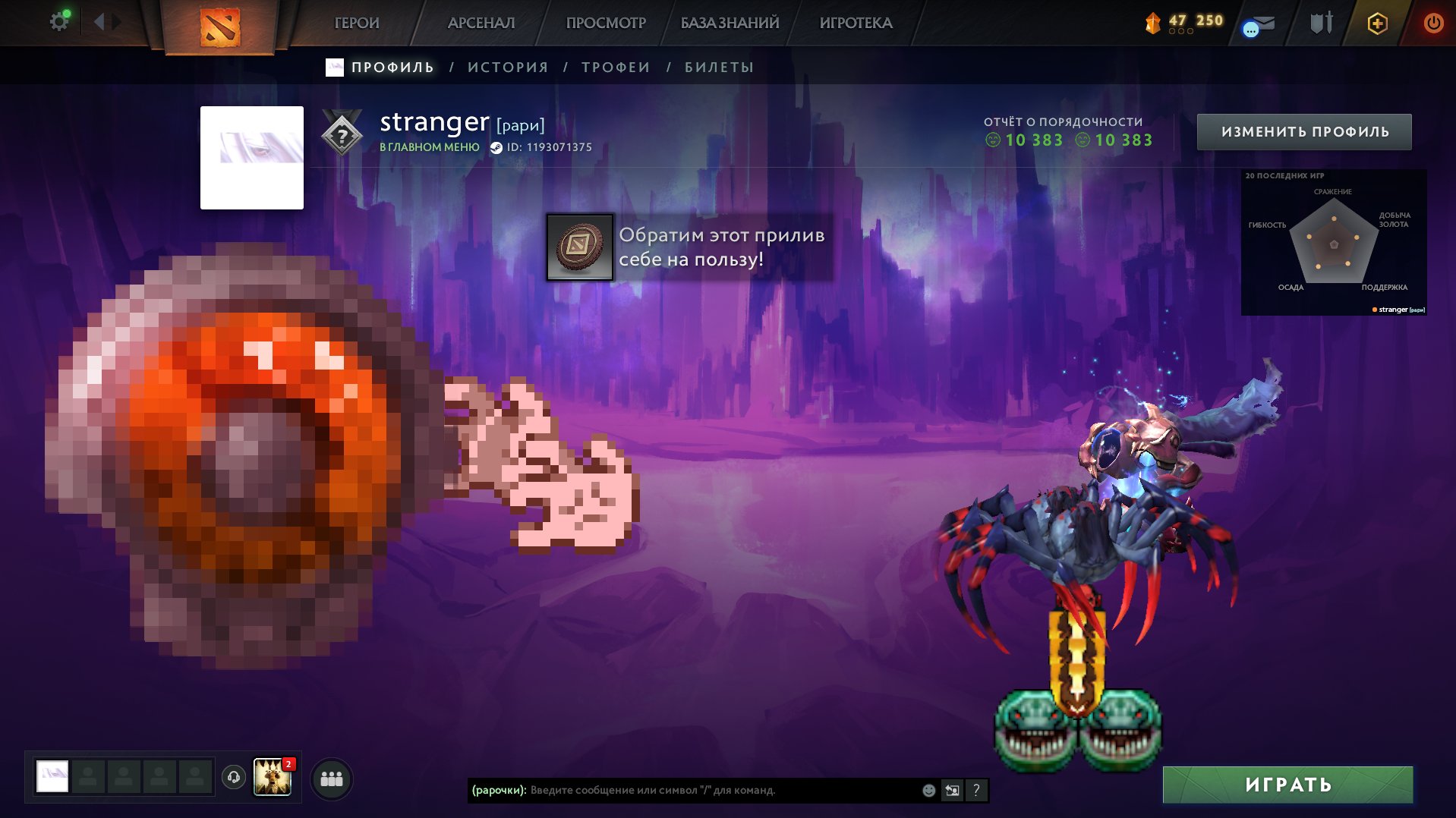Open the emoticon smiley in the chat bar
The height and width of the screenshot is (818, 1456).
tap(928, 790)
